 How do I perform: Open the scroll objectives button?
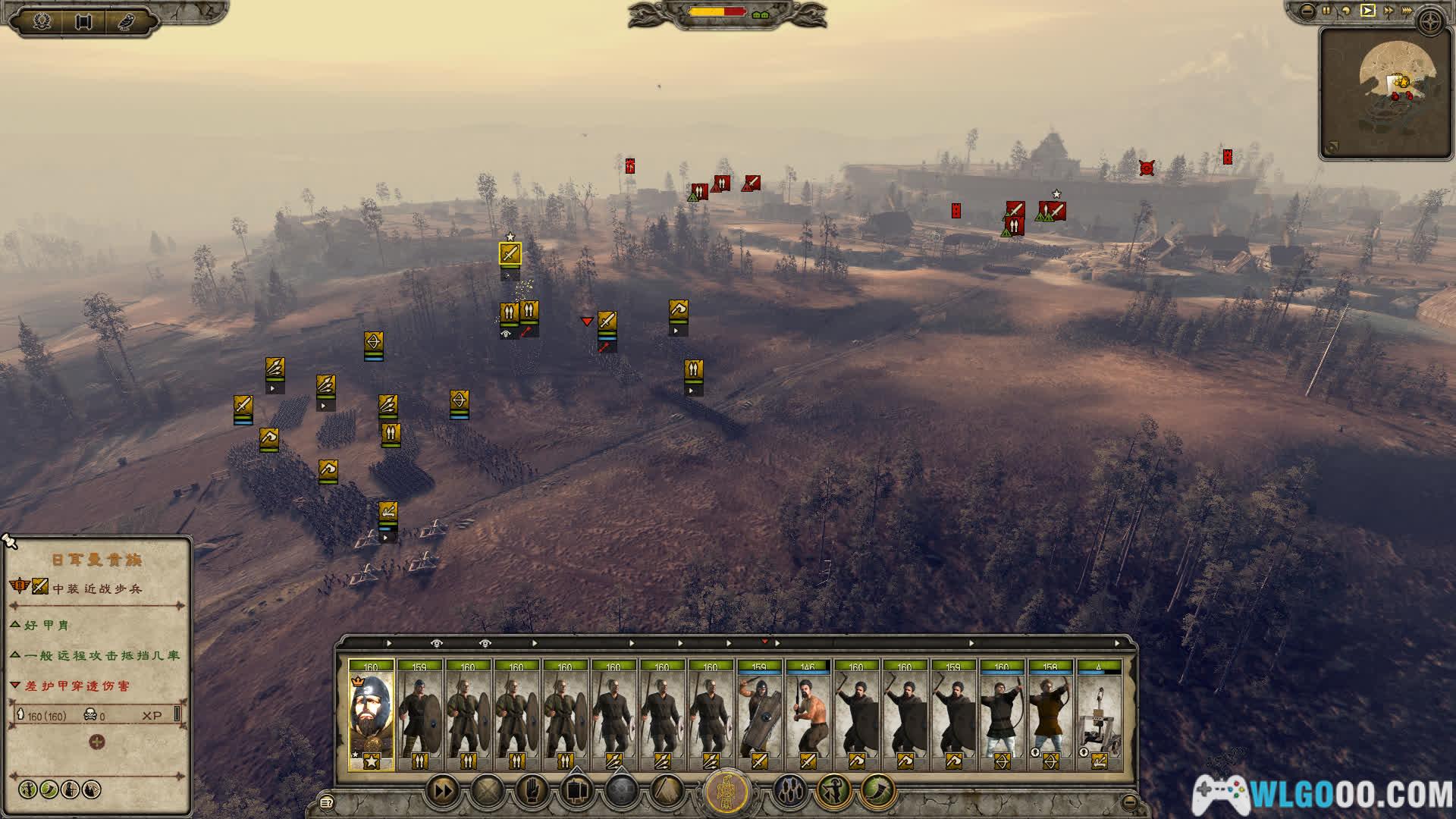coord(83,21)
